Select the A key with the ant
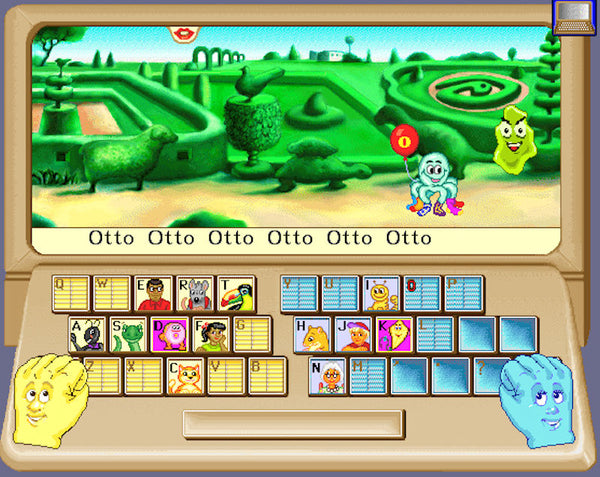Screen dimensions: 600x477 [x=87, y=335]
